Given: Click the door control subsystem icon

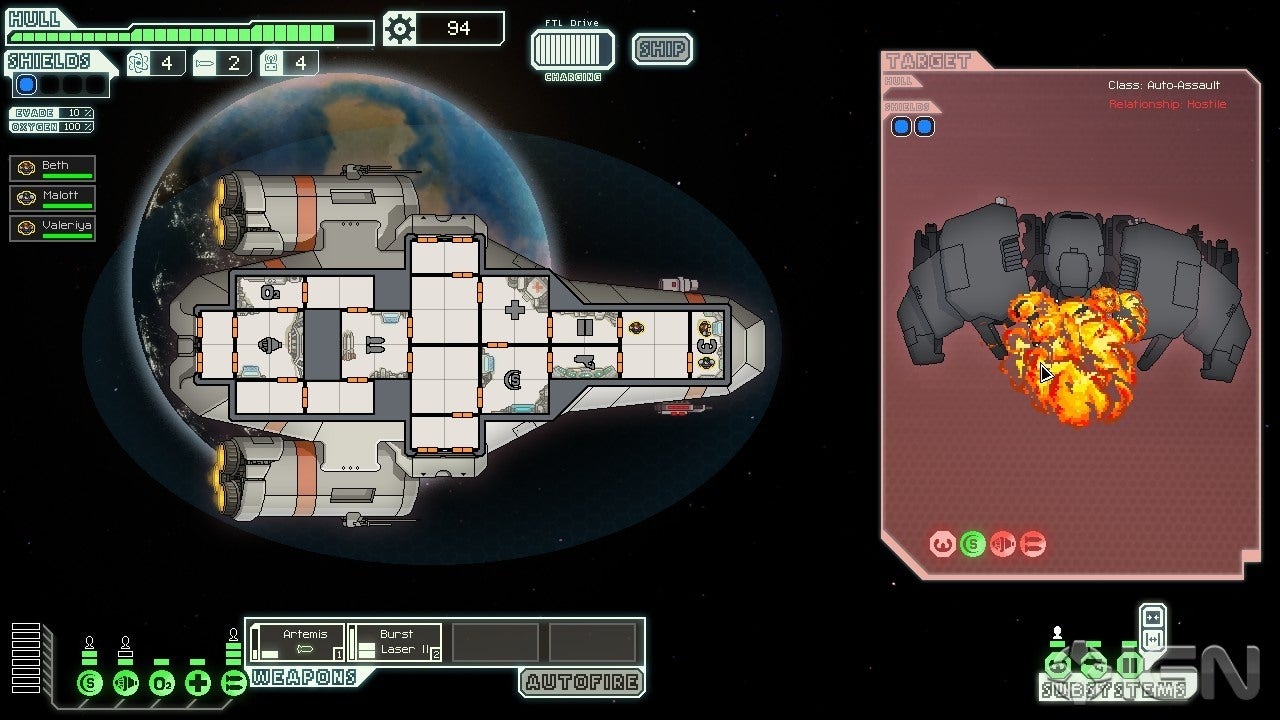Looking at the screenshot, I should (1129, 665).
